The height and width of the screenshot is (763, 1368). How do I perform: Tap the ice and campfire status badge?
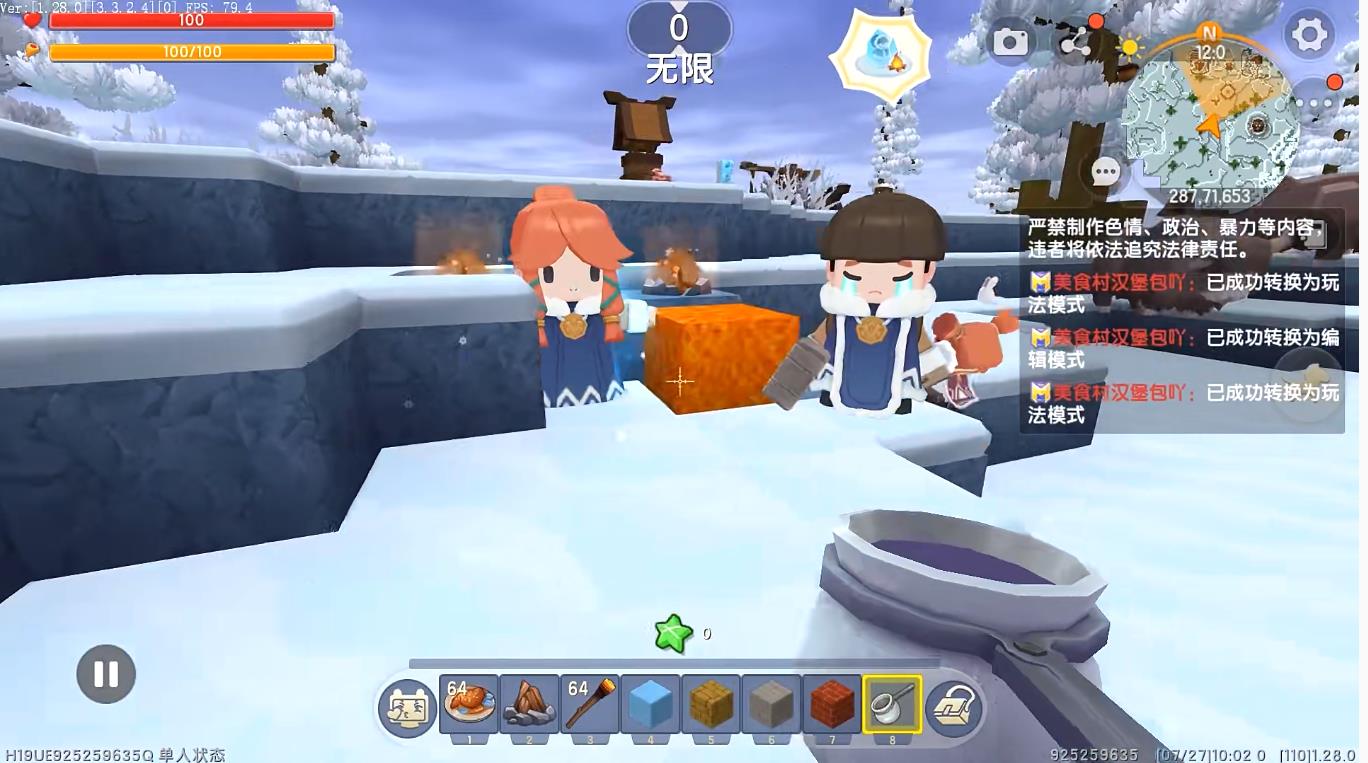[x=881, y=54]
